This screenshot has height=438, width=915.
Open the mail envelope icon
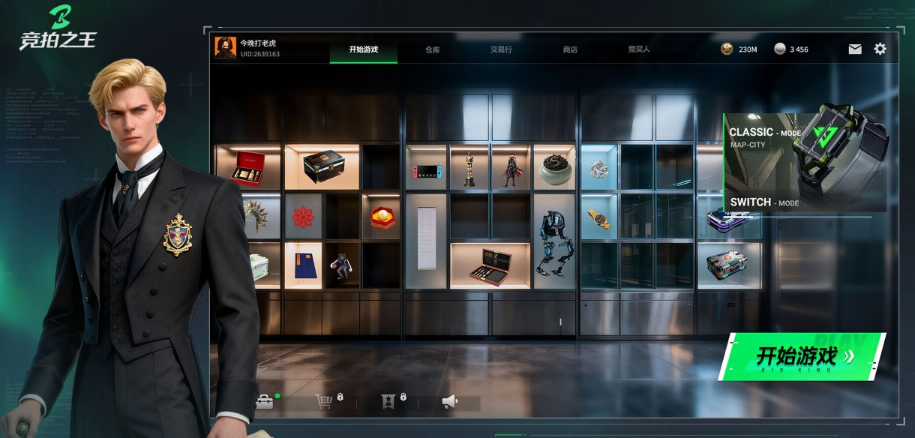click(855, 49)
